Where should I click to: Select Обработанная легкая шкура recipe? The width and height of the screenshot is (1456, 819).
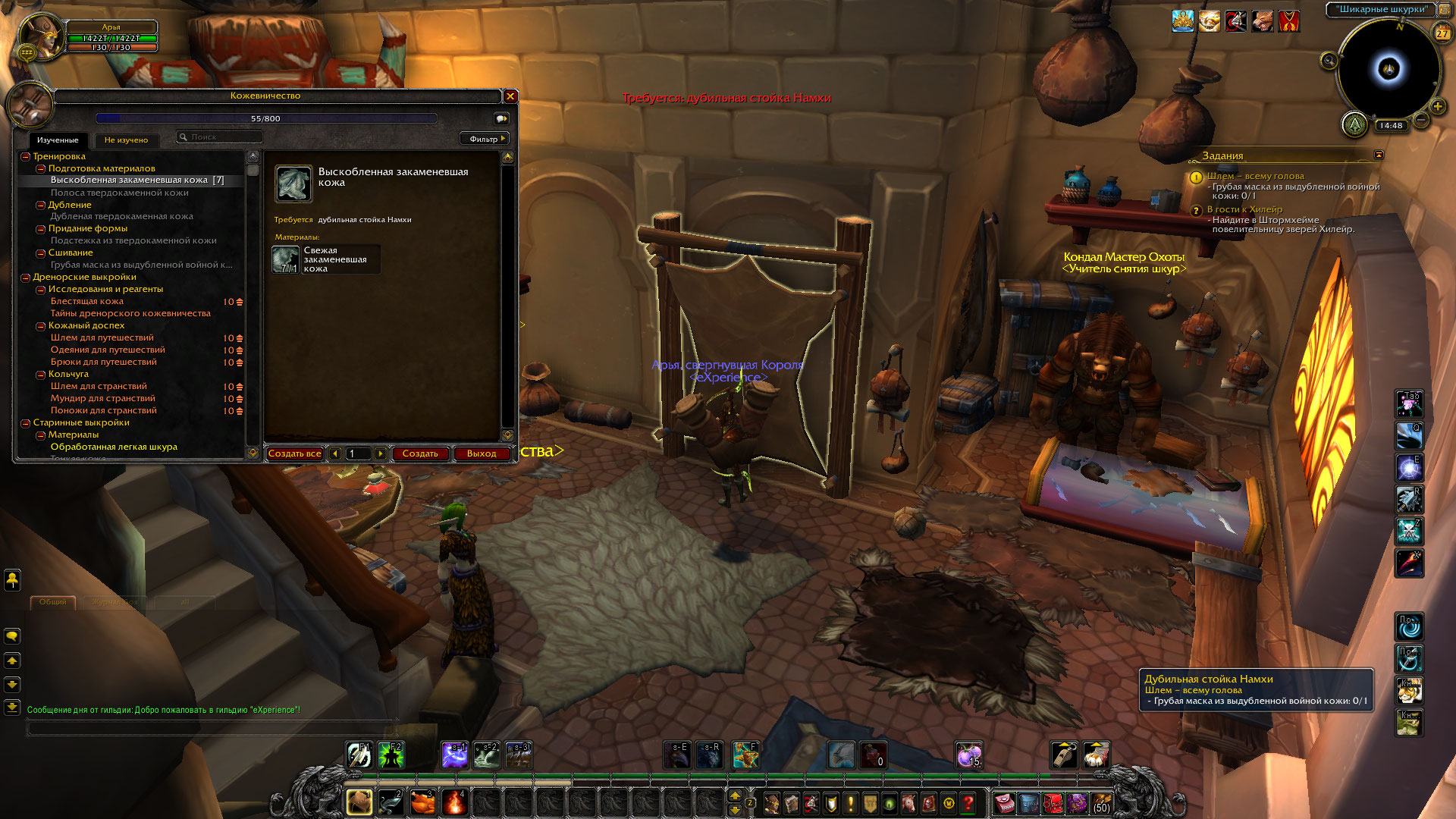click(x=114, y=447)
